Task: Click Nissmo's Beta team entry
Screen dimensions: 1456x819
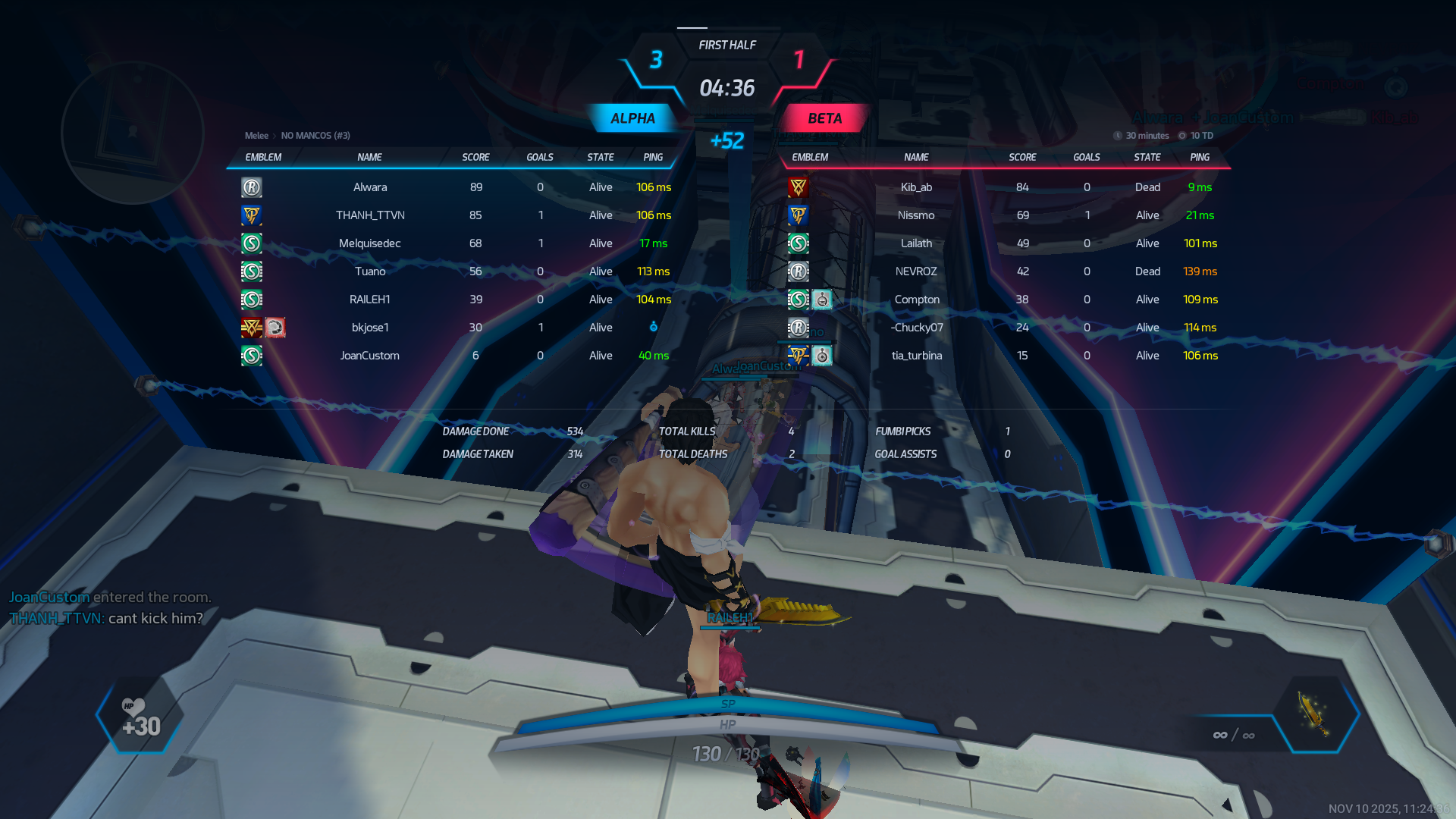Action: click(x=916, y=215)
